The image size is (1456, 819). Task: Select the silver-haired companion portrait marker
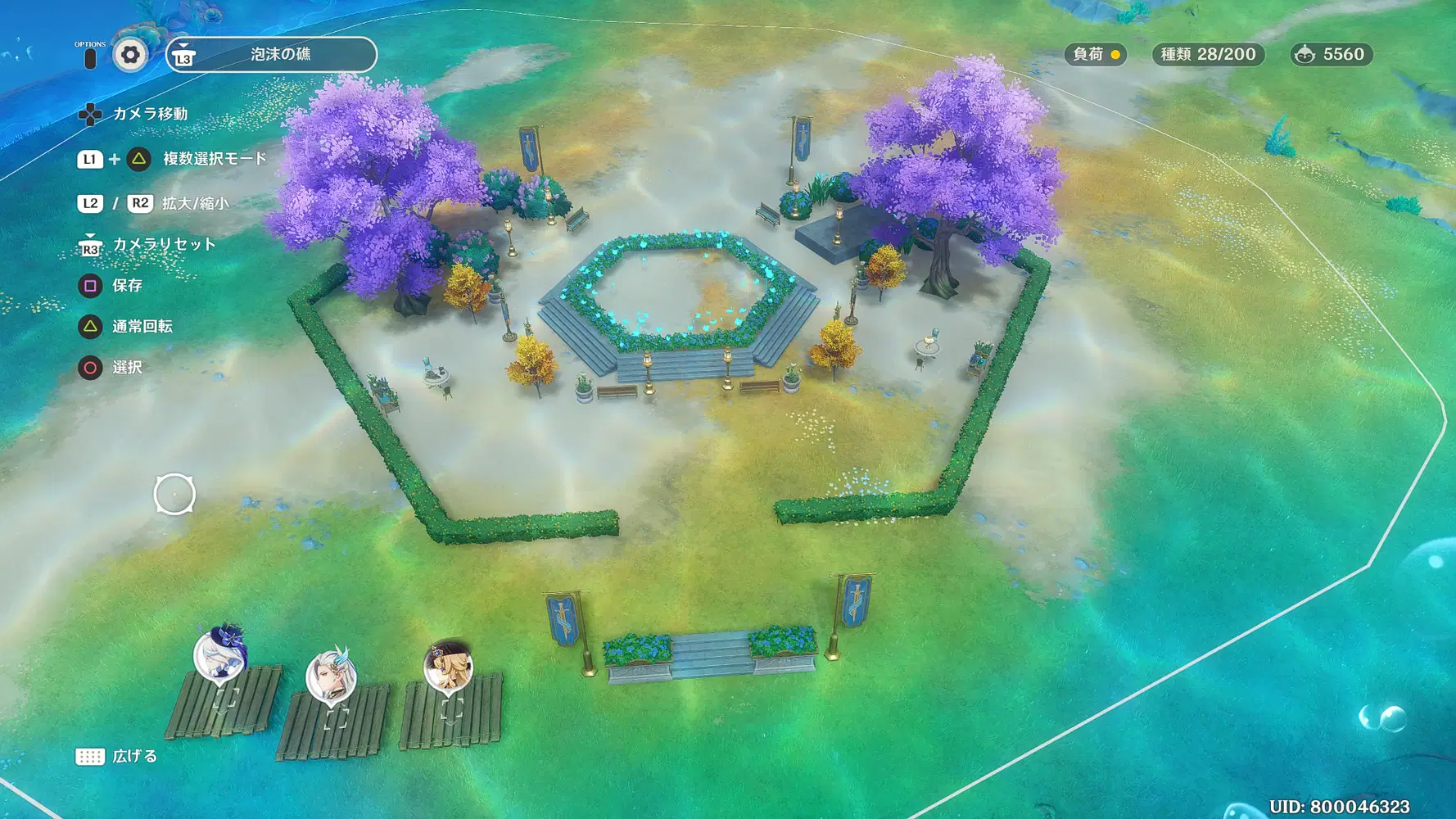tap(331, 676)
